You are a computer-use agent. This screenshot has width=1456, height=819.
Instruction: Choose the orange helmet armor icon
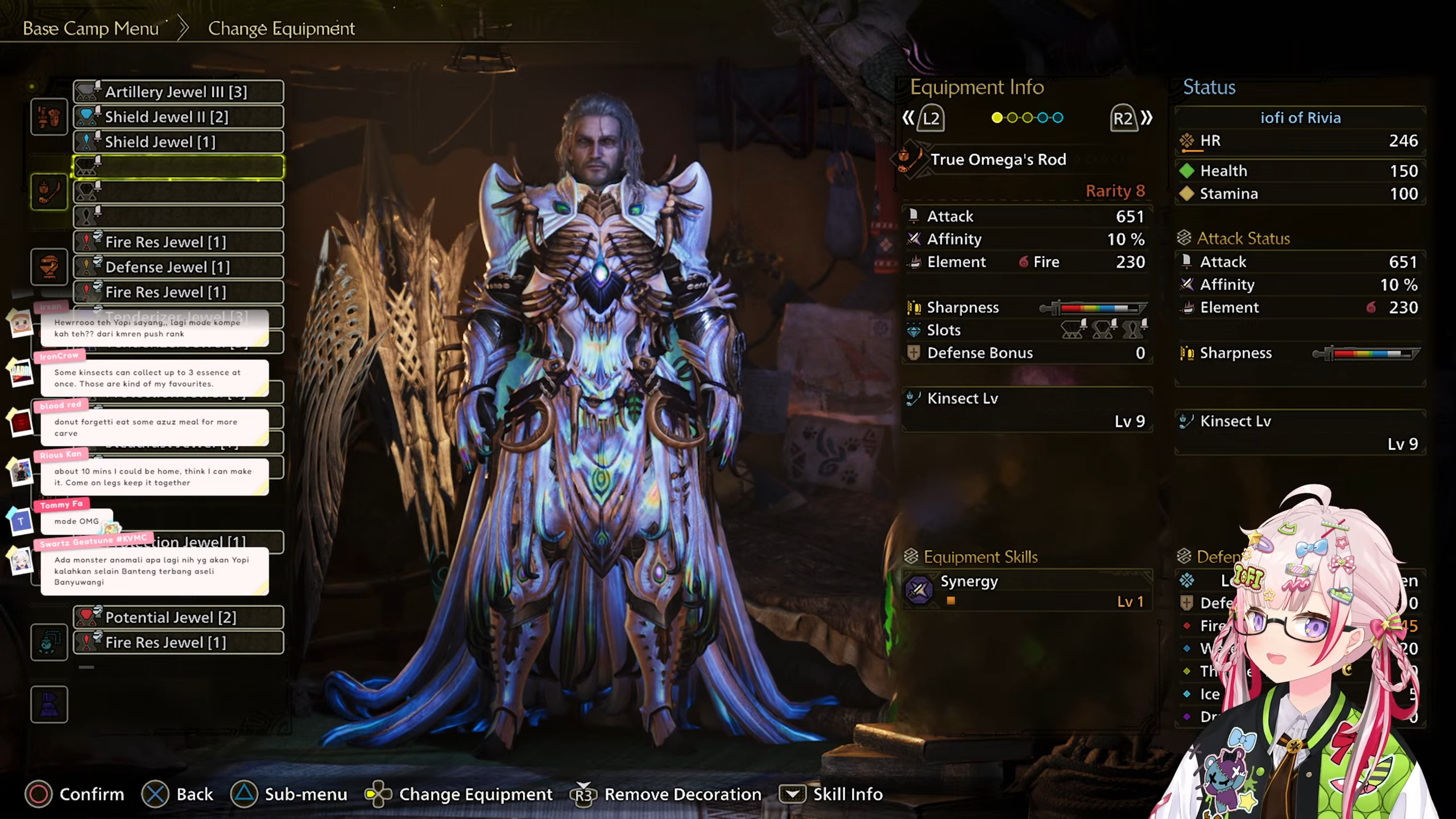point(49,267)
